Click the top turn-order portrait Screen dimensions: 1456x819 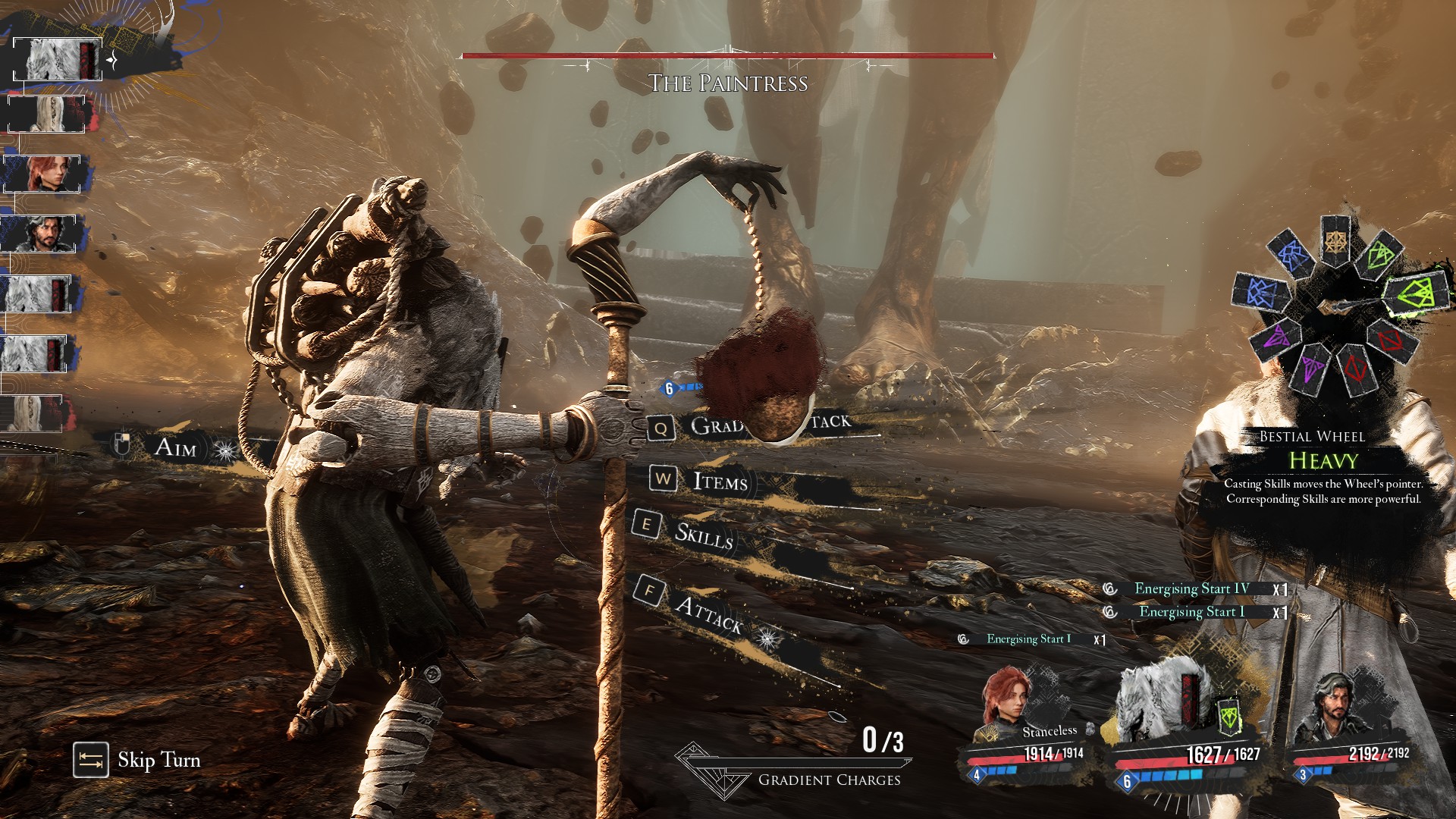[x=58, y=59]
